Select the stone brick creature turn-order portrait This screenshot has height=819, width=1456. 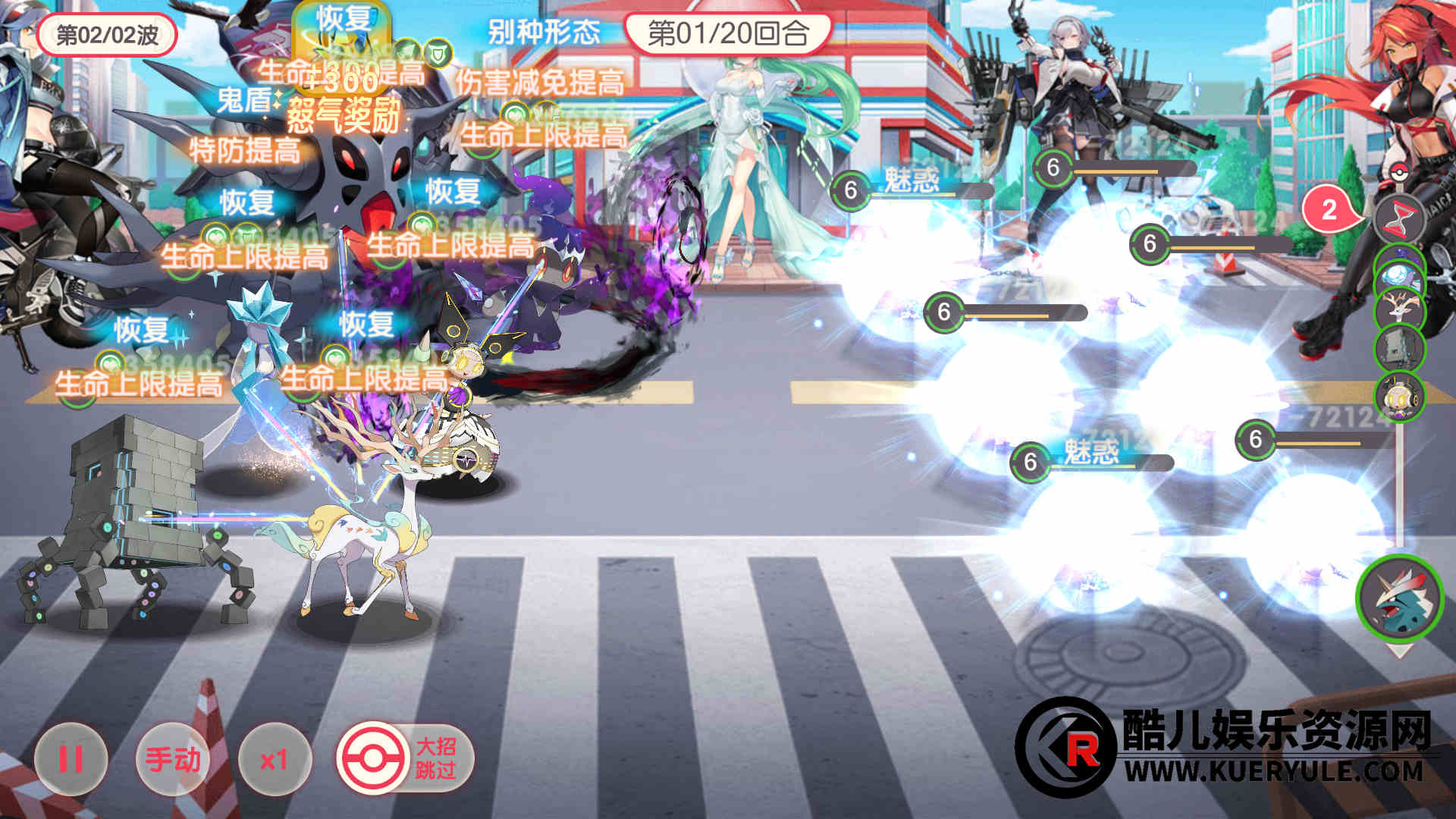point(1400,350)
